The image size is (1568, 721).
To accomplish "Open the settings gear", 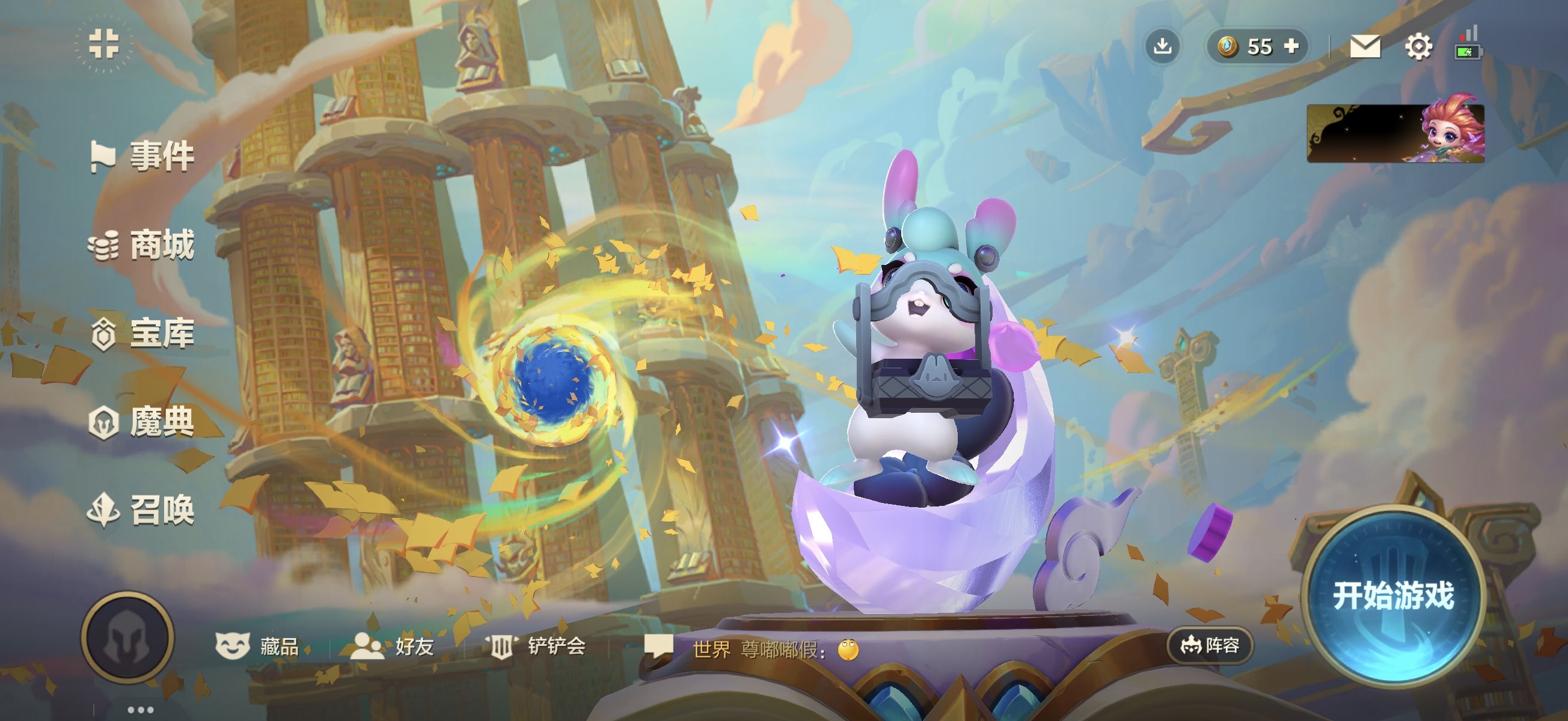I will [1418, 47].
